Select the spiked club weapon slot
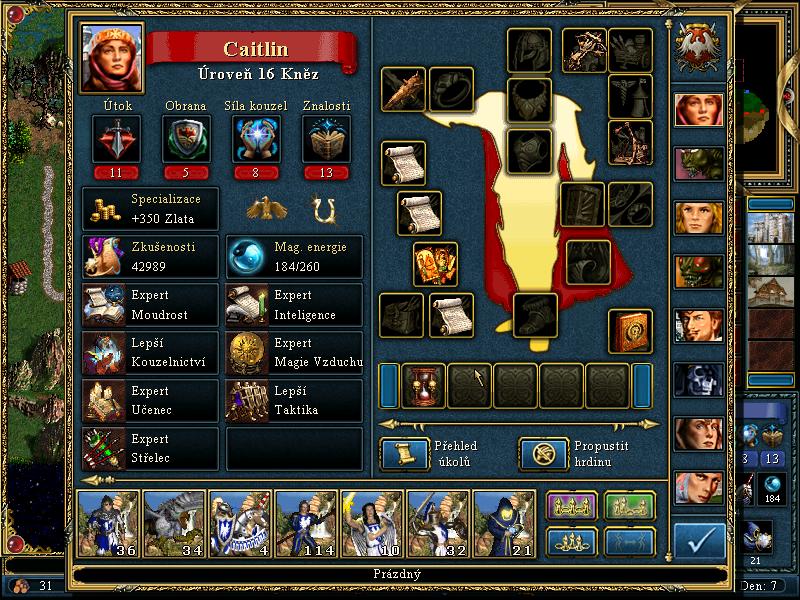 [404, 90]
